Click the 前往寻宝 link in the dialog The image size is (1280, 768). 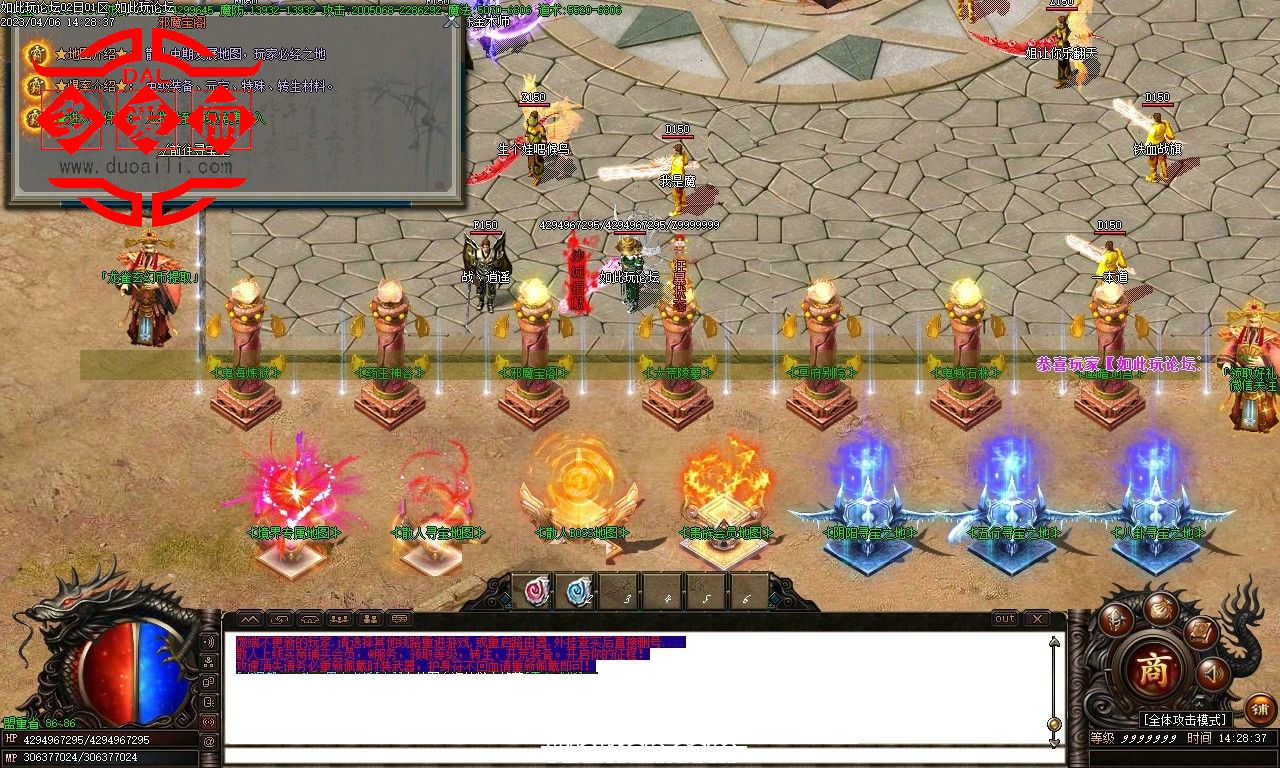click(194, 150)
